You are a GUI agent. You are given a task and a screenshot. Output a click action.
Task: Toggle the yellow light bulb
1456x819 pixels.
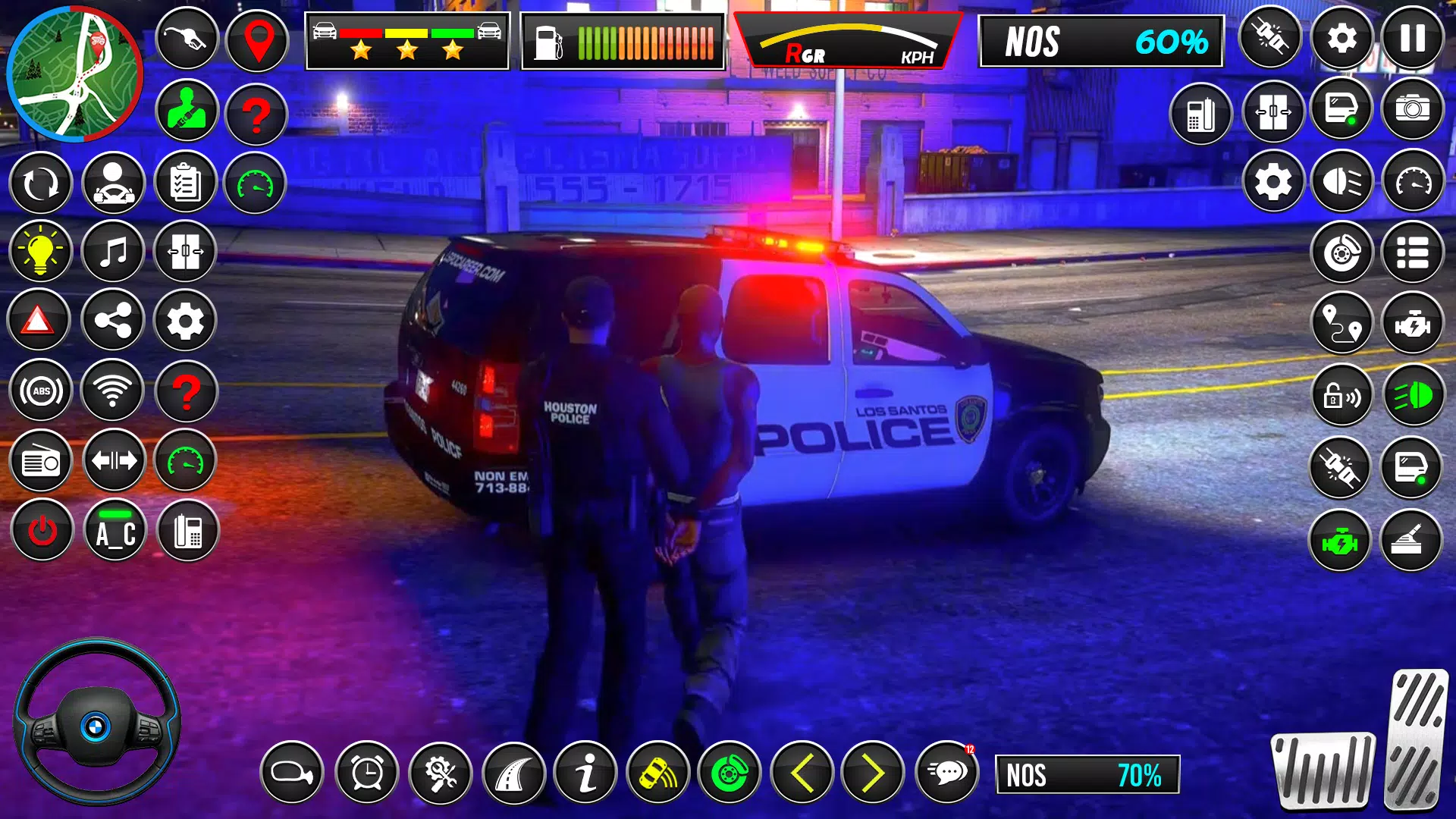click(40, 252)
